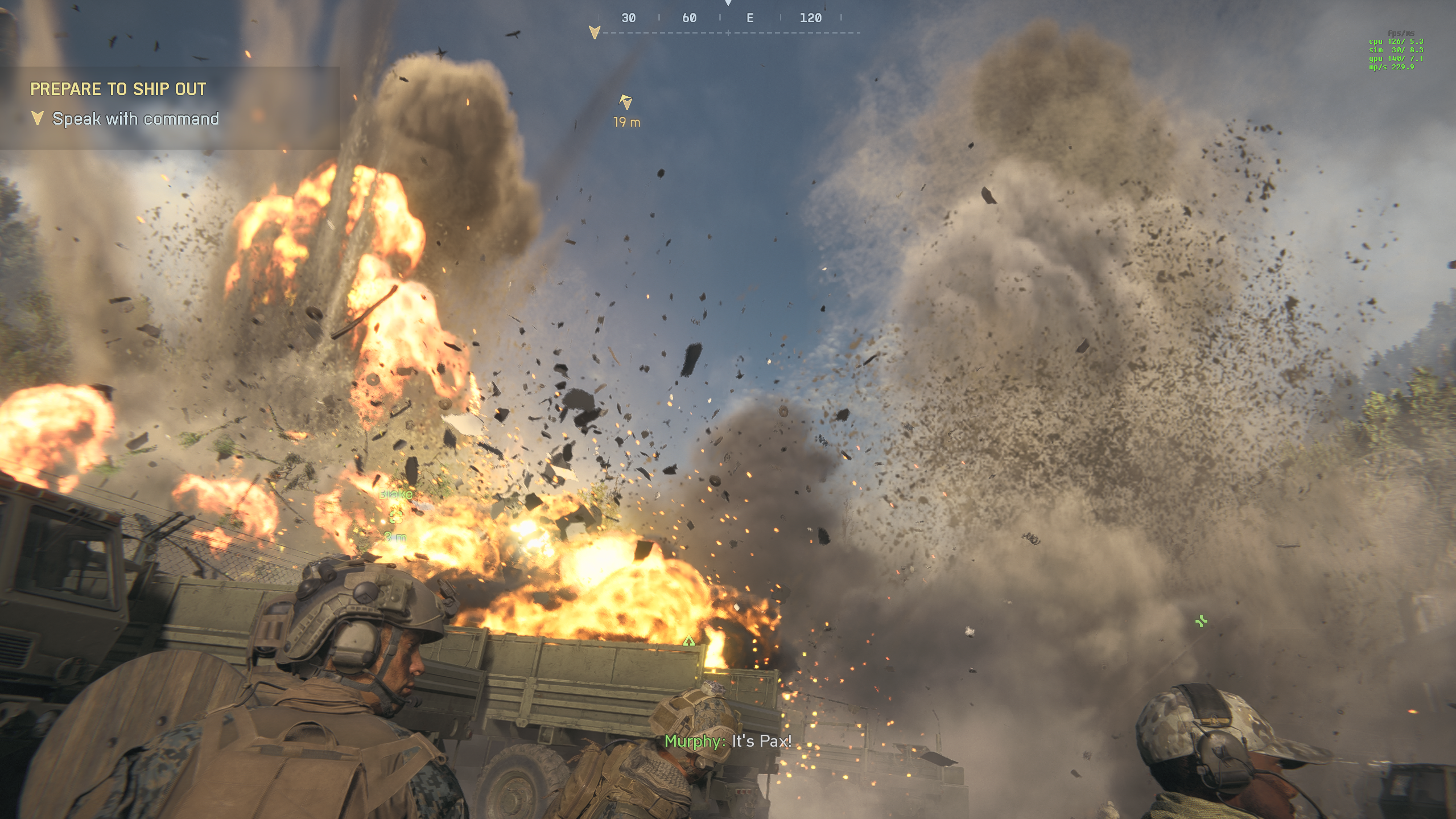This screenshot has height=819, width=1456.
Task: Click the objective waypoint marker showing 19 m
Action: pos(626,102)
